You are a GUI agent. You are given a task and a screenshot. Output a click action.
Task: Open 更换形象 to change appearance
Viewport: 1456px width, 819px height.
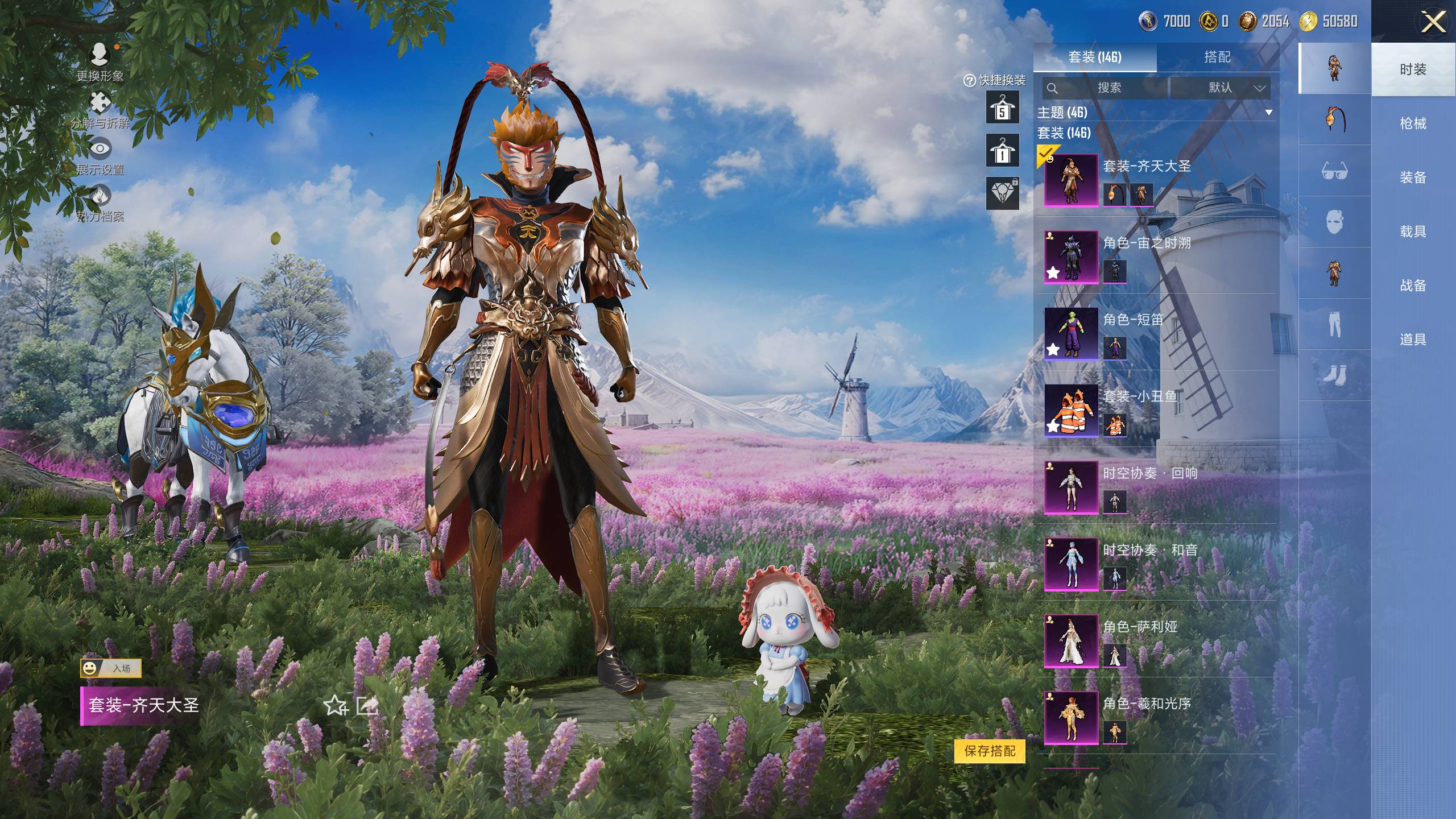[100, 61]
